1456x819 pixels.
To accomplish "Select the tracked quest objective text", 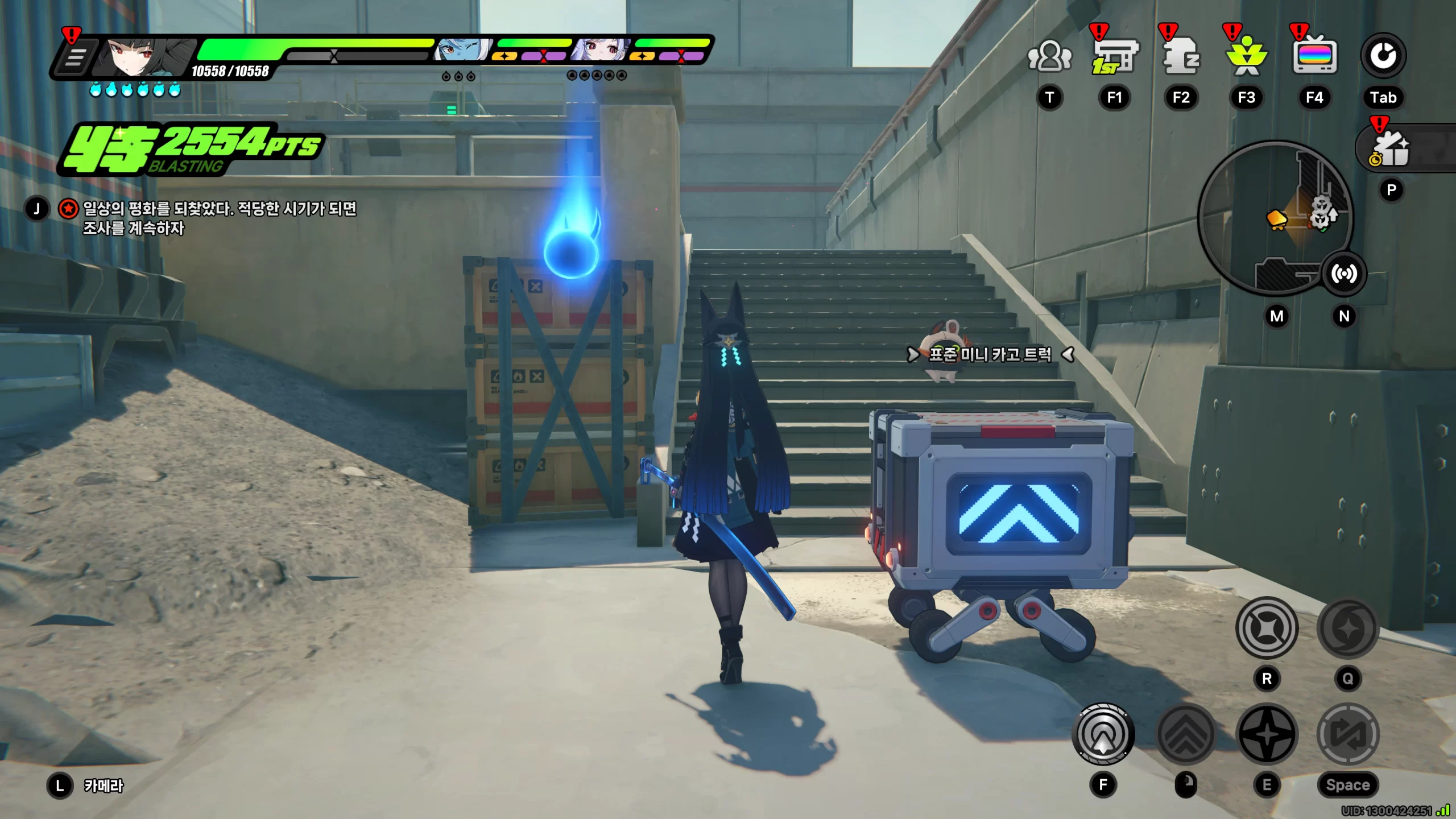I will 219,218.
